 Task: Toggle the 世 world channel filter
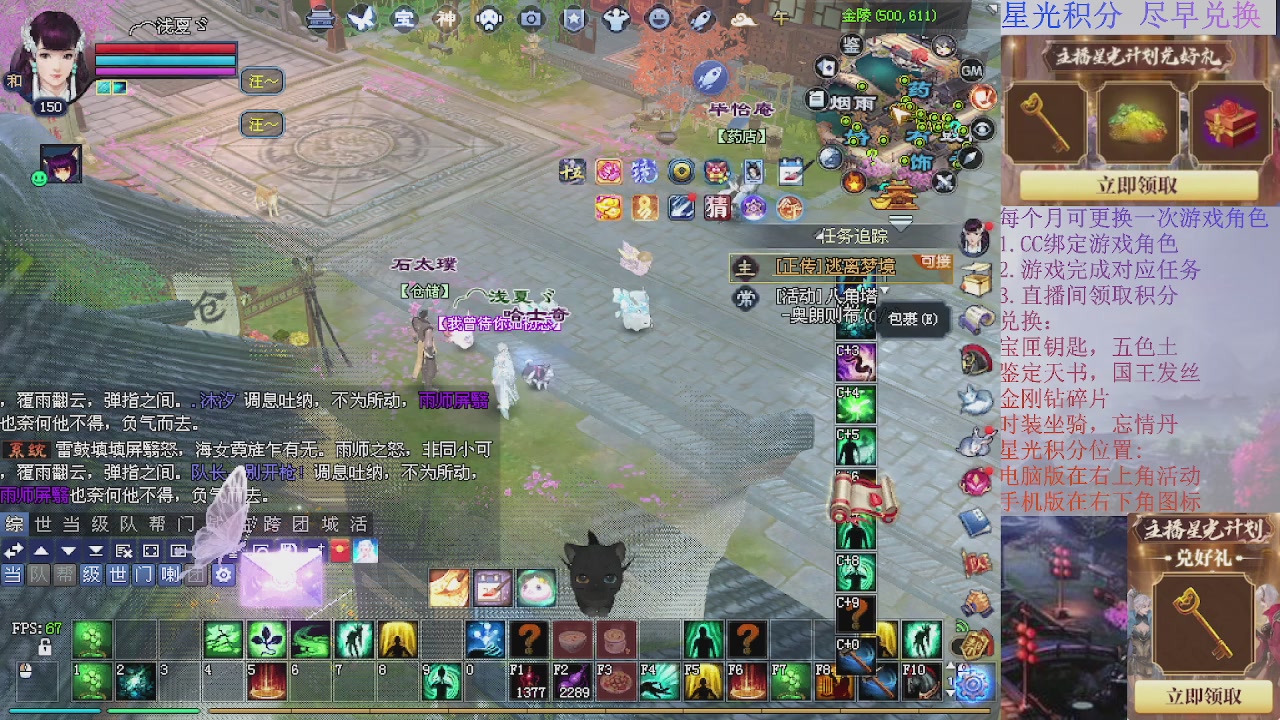[117, 575]
